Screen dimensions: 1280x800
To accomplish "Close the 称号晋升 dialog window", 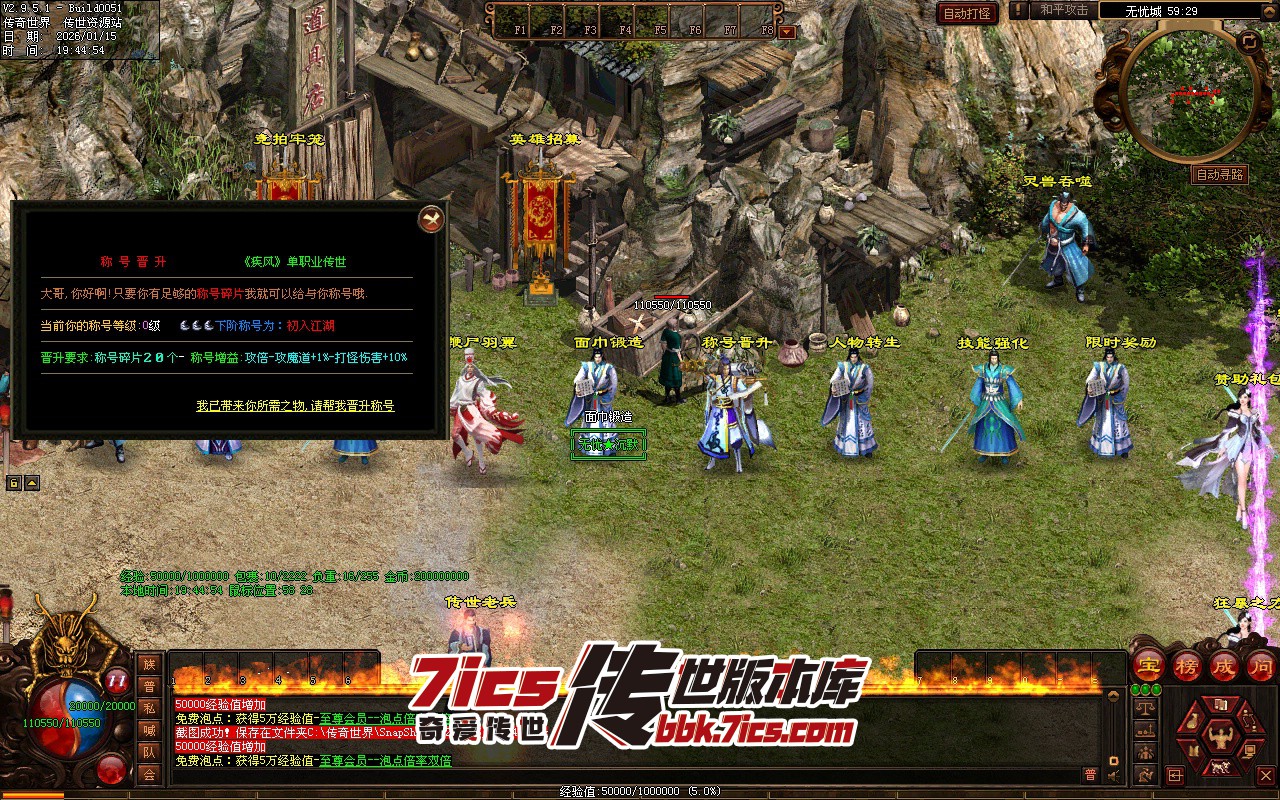I will 430,219.
